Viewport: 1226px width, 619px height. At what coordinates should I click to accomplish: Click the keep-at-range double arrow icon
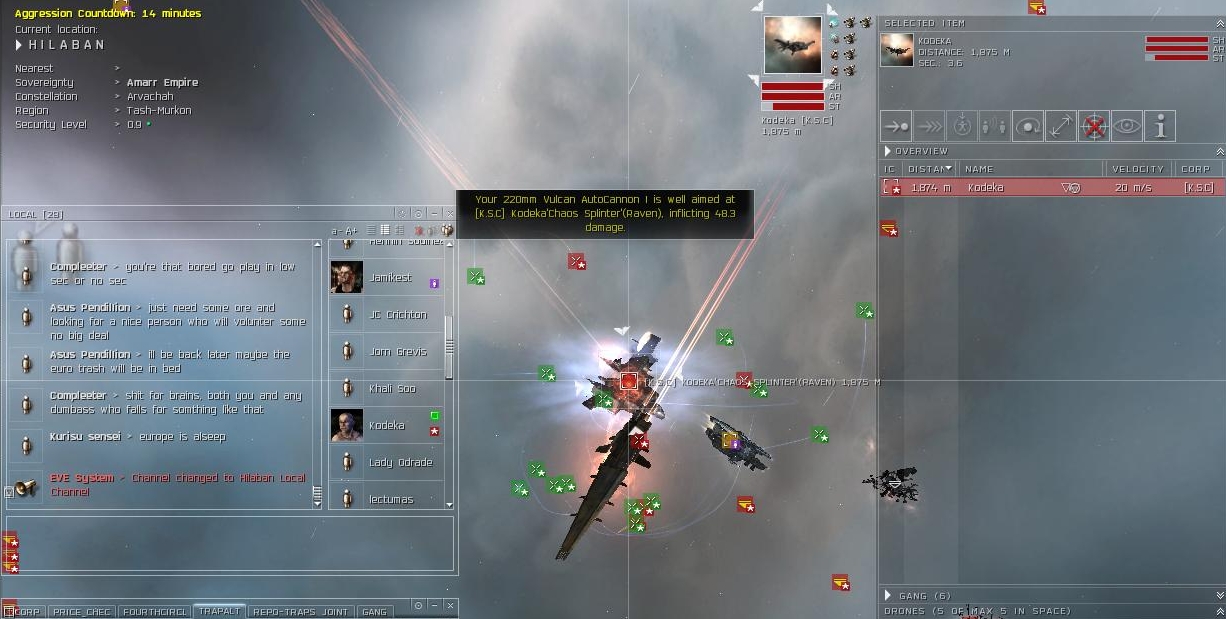click(1061, 127)
